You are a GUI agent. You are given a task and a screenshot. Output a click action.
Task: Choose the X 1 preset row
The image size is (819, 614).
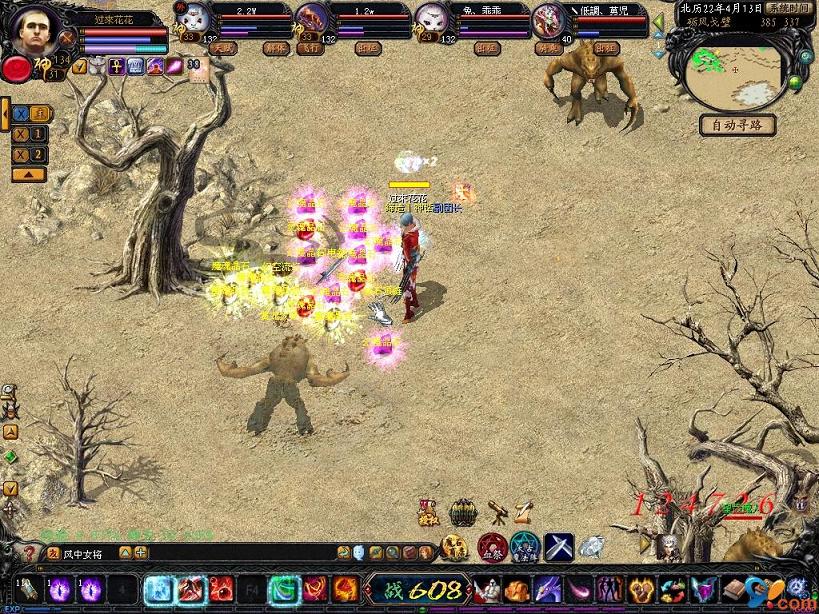coord(29,134)
